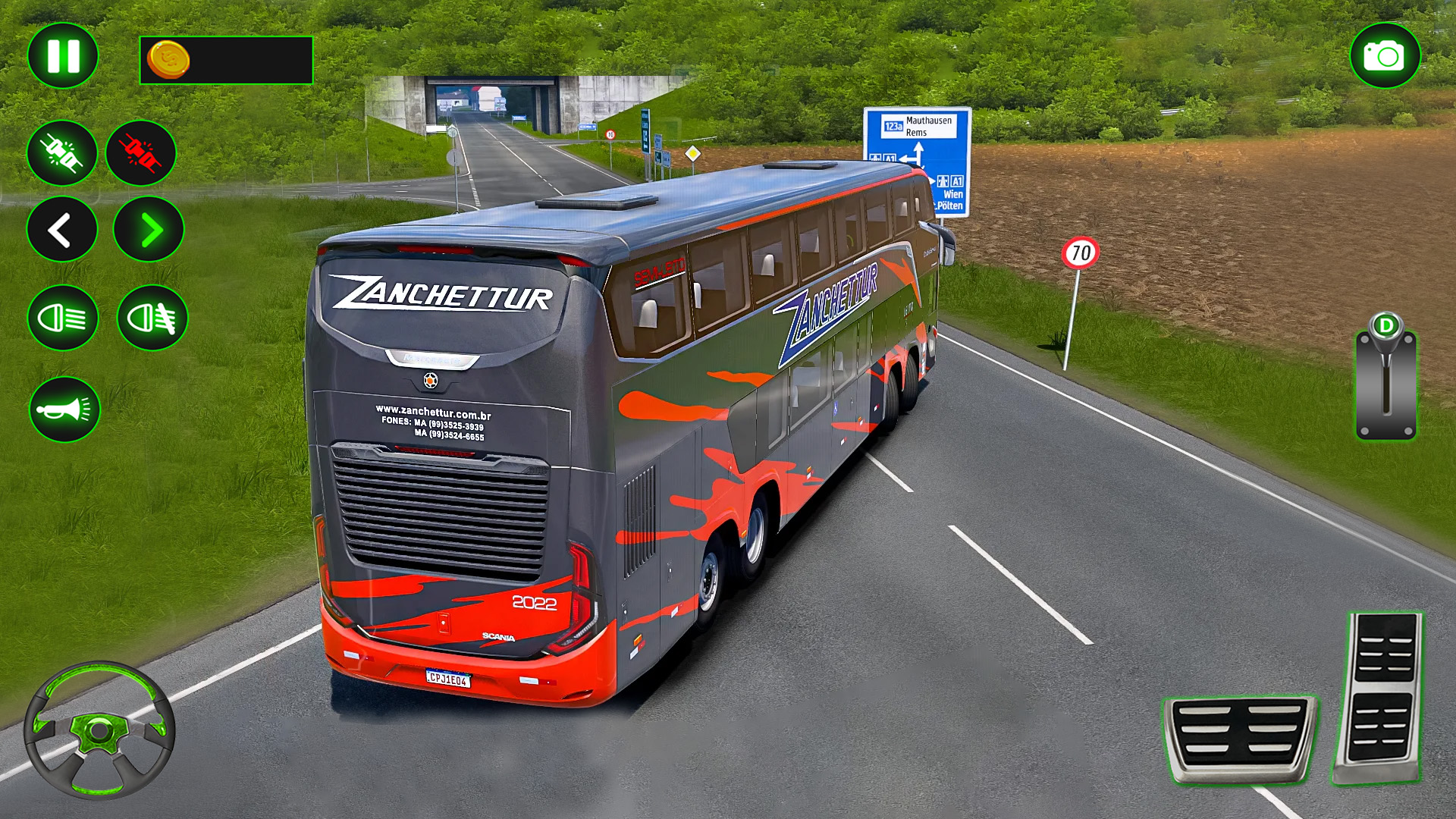Pause the game
This screenshot has height=819, width=1456.
(62, 55)
